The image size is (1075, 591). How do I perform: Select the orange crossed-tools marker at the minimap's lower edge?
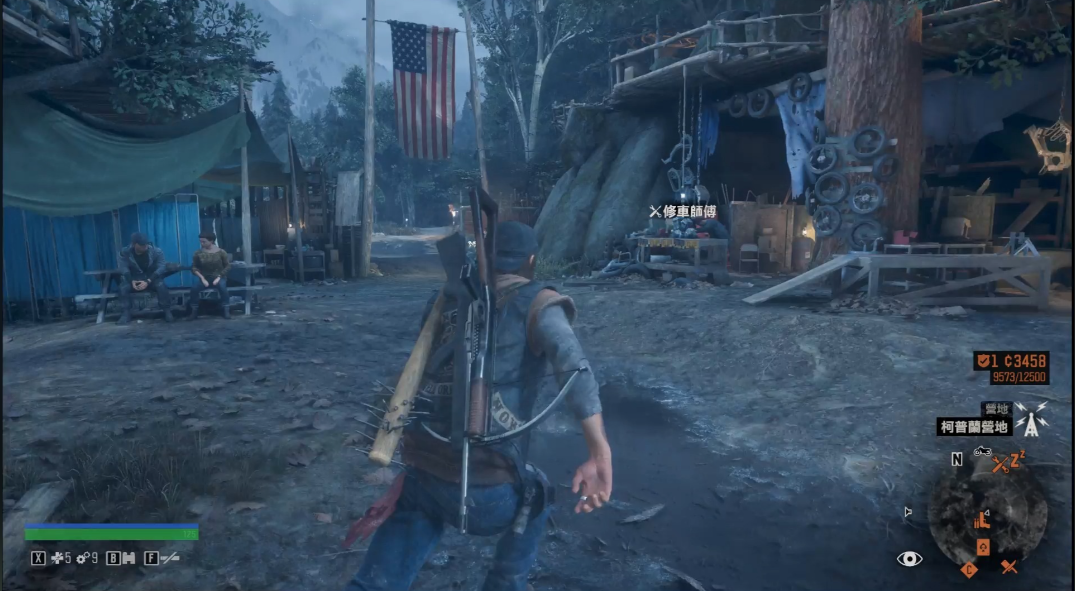click(1009, 567)
